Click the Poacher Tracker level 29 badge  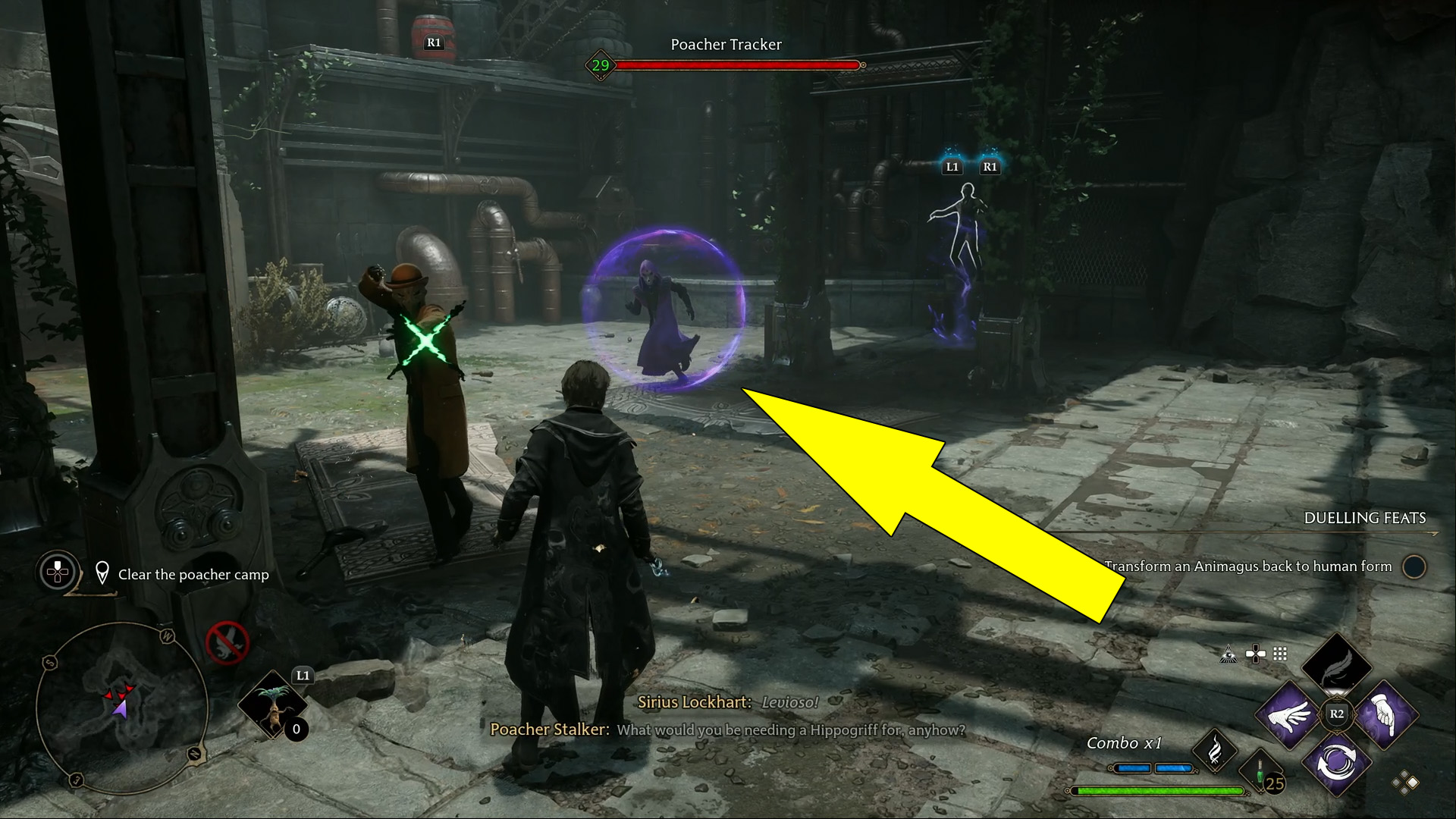(x=601, y=65)
